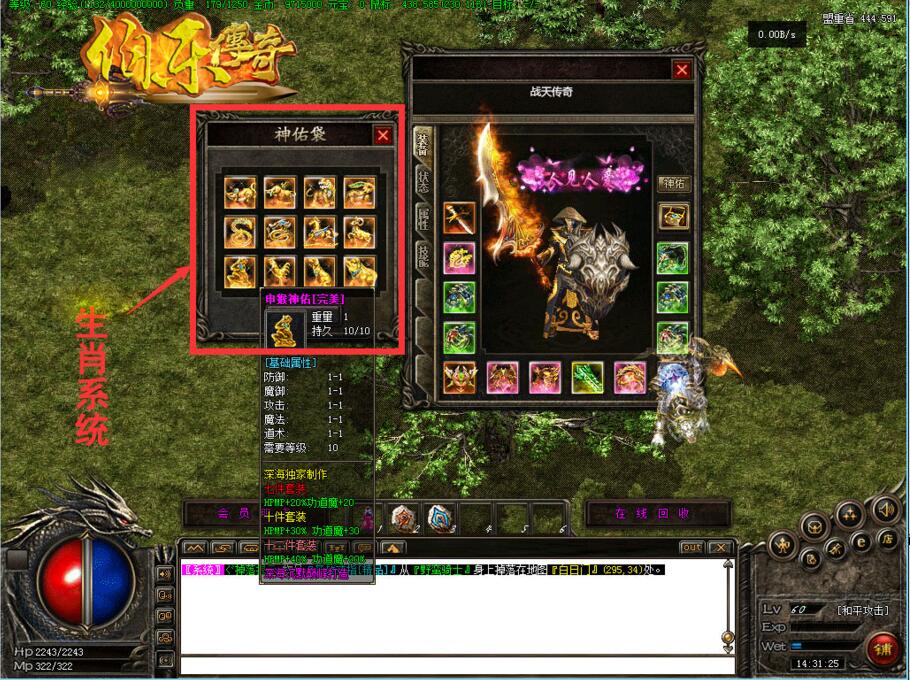Toggle the speaker sound icon
Screen dimensions: 910x680
(x=884, y=510)
